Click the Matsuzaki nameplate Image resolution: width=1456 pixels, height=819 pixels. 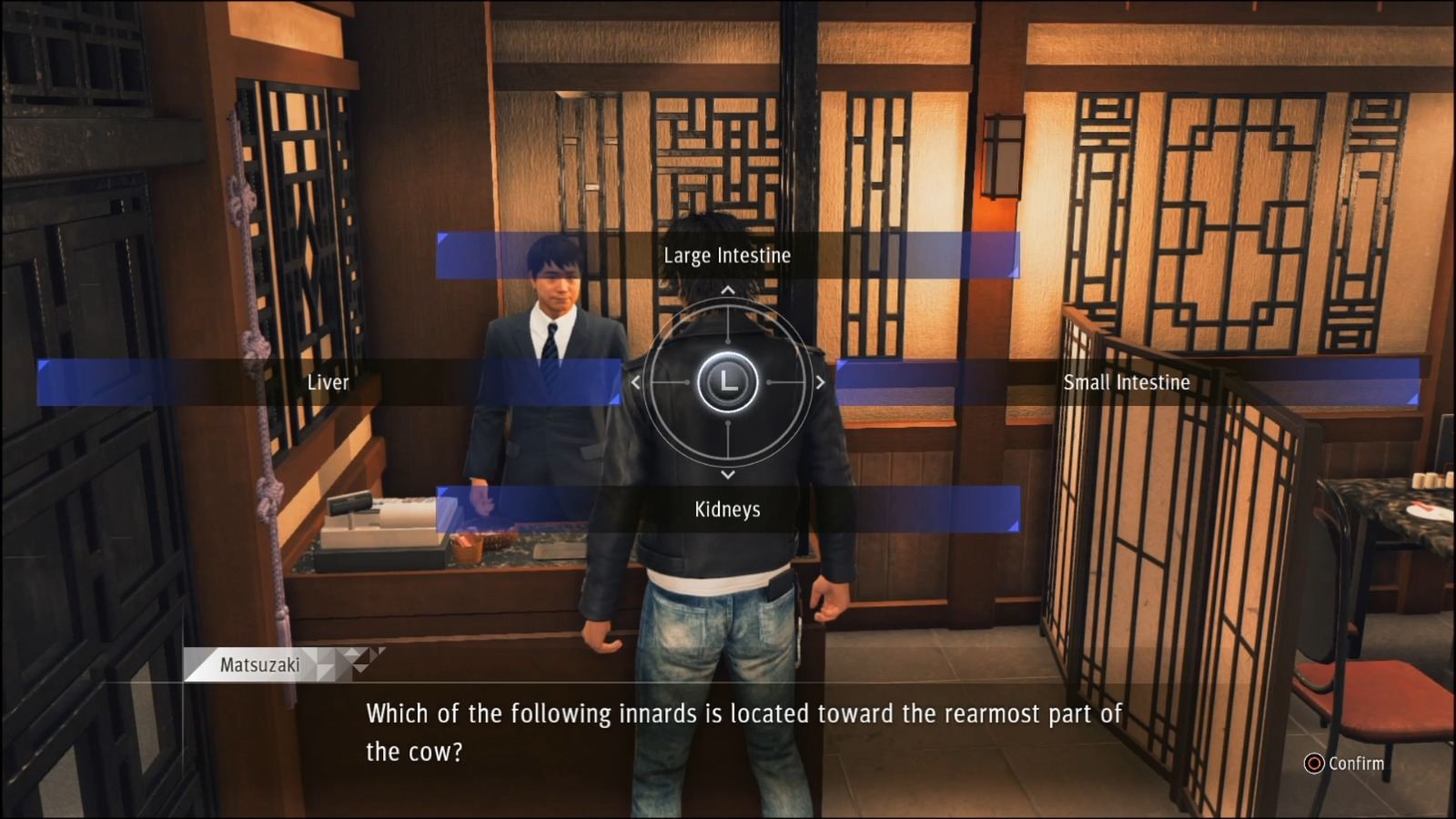262,665
